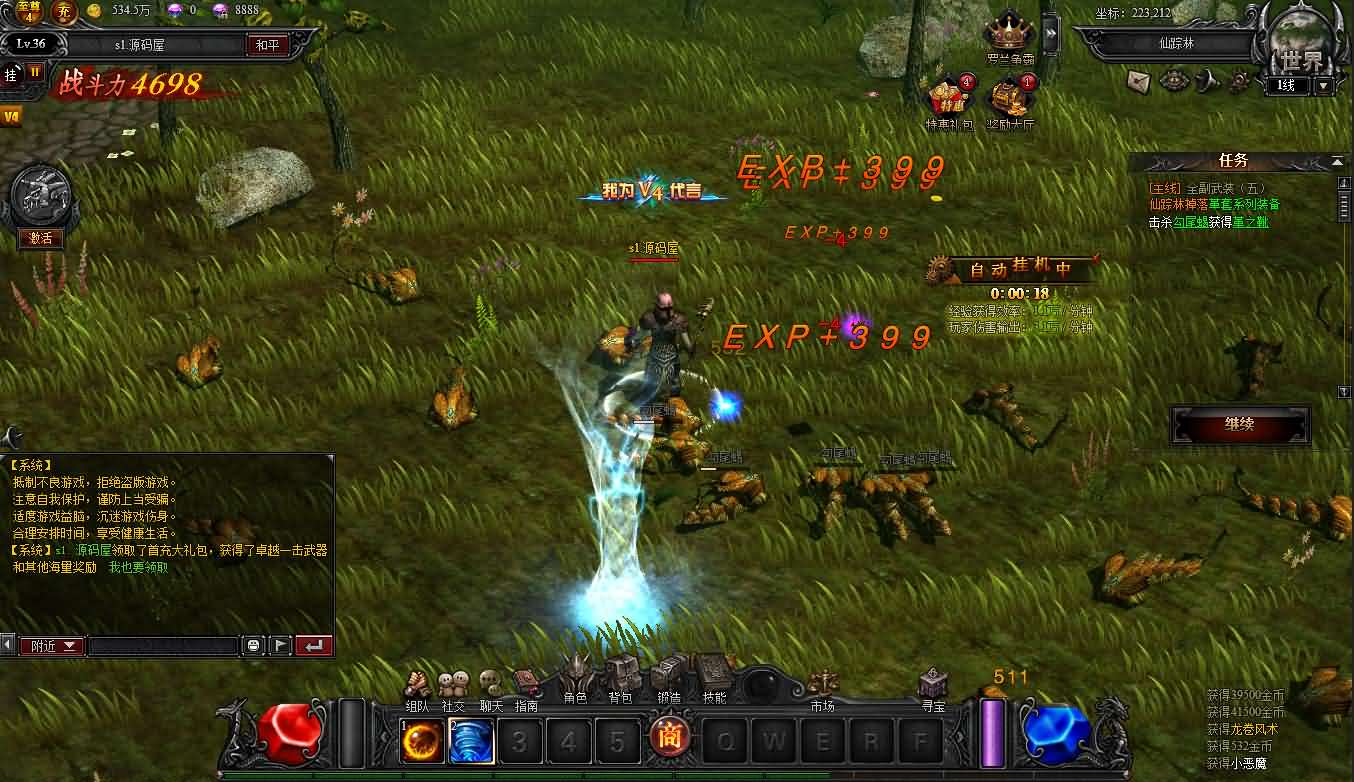Viewport: 1354px width, 782px height.
Task: Toggle the 和平 peace combat mode button
Action: pyautogui.click(x=268, y=45)
